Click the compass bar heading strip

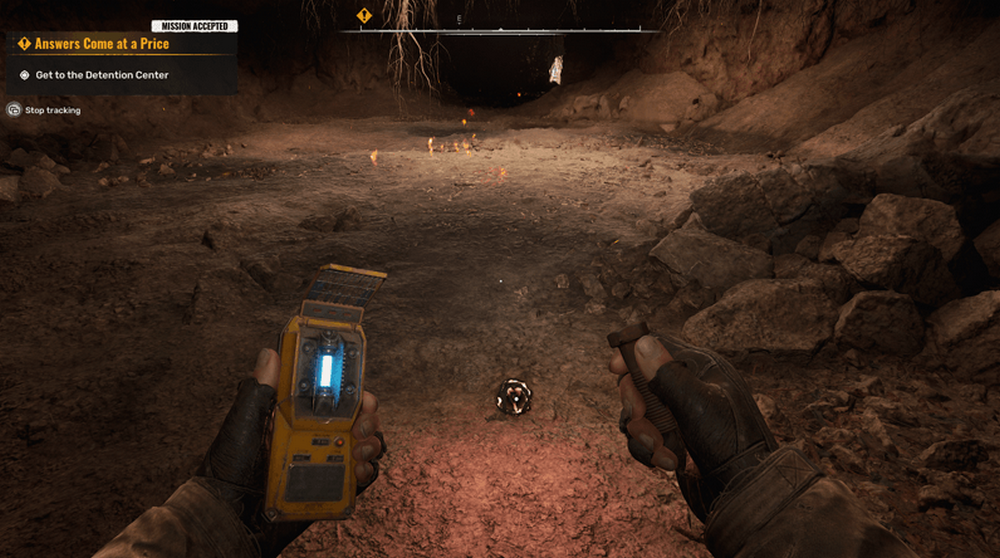pos(498,30)
